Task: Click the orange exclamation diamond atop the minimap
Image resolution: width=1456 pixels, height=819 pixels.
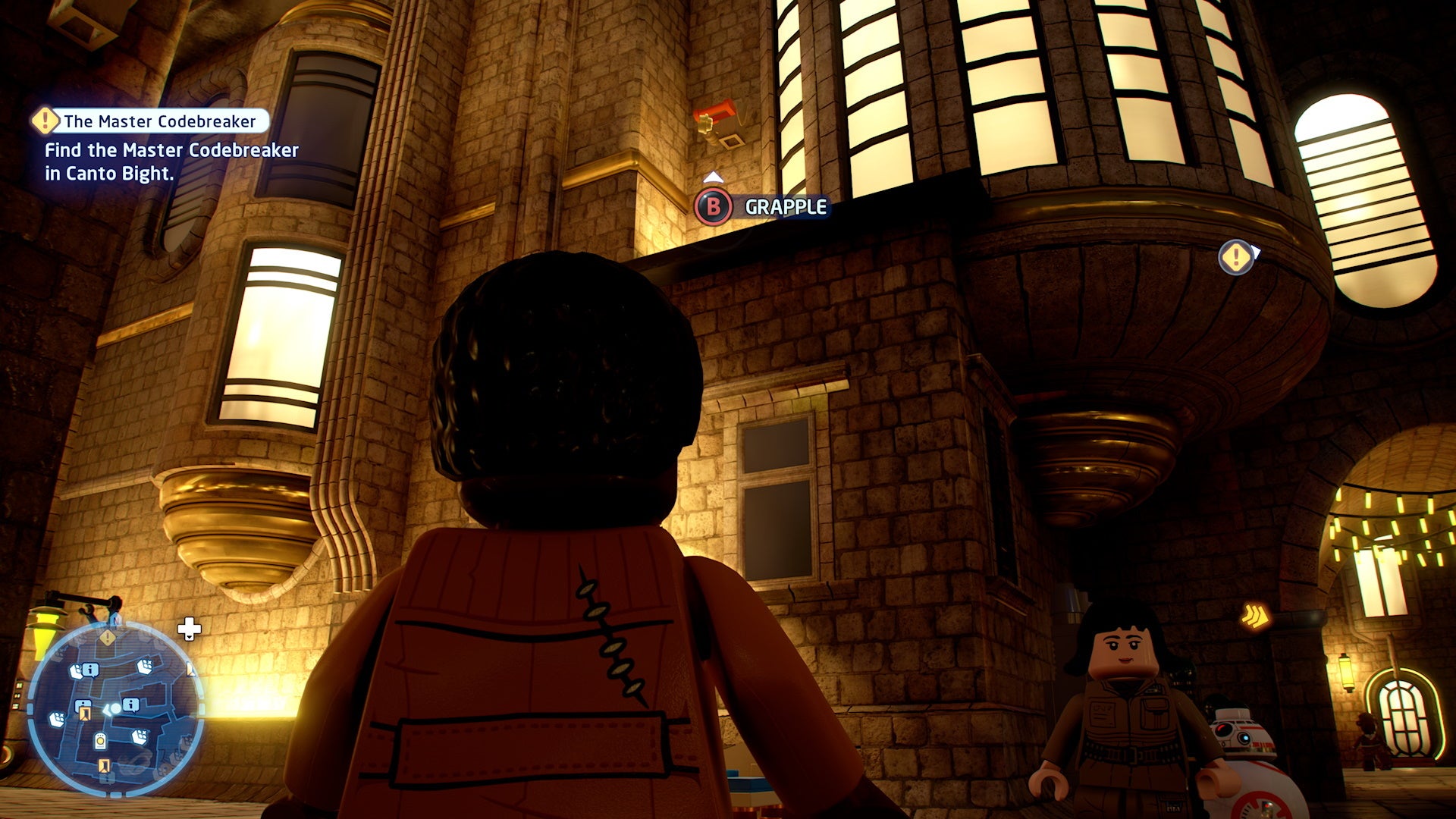Action: coord(107,637)
